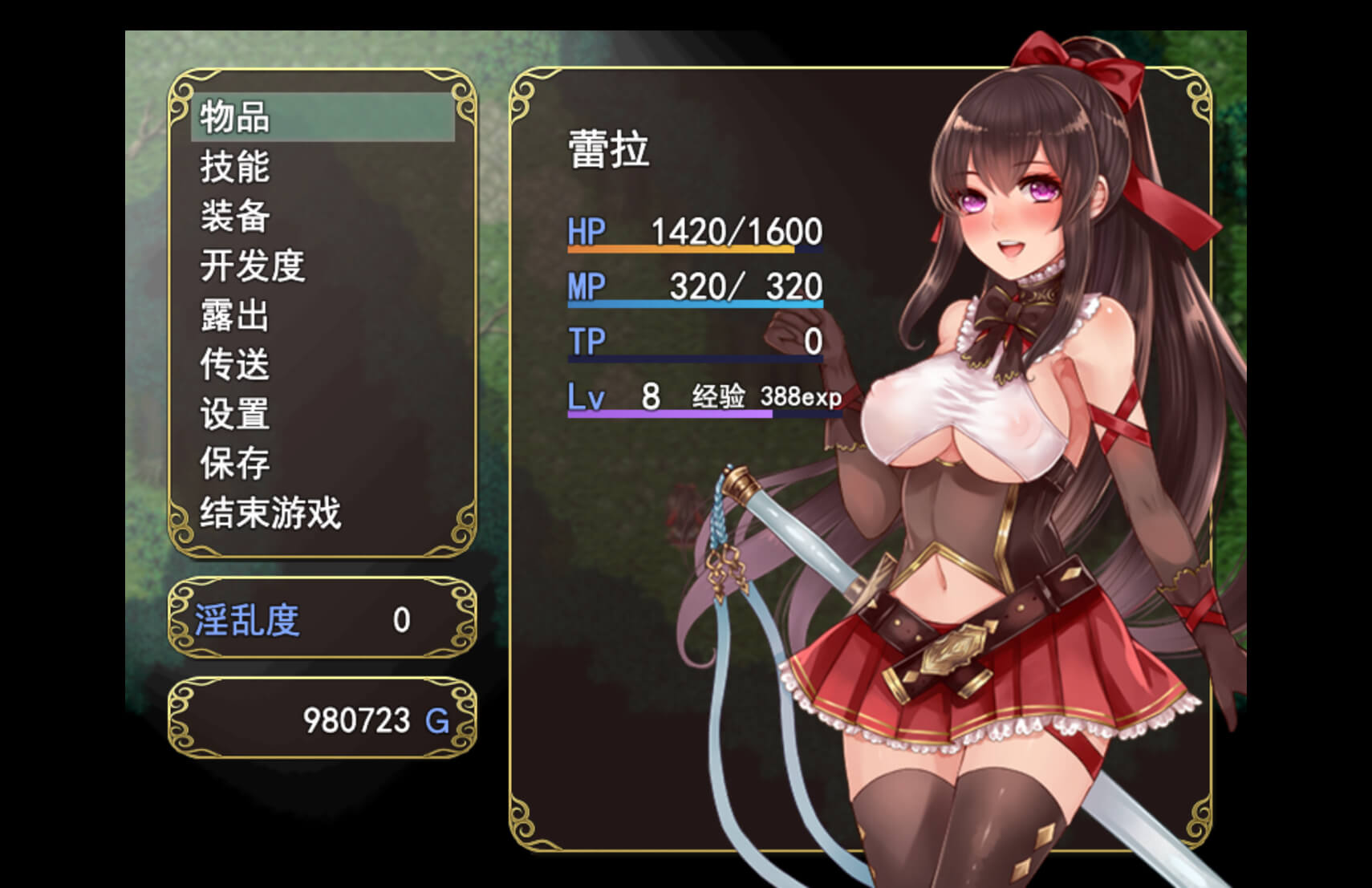This screenshot has height=888, width=1372.
Task: Select the 技能 skills entry
Action: coord(236,167)
